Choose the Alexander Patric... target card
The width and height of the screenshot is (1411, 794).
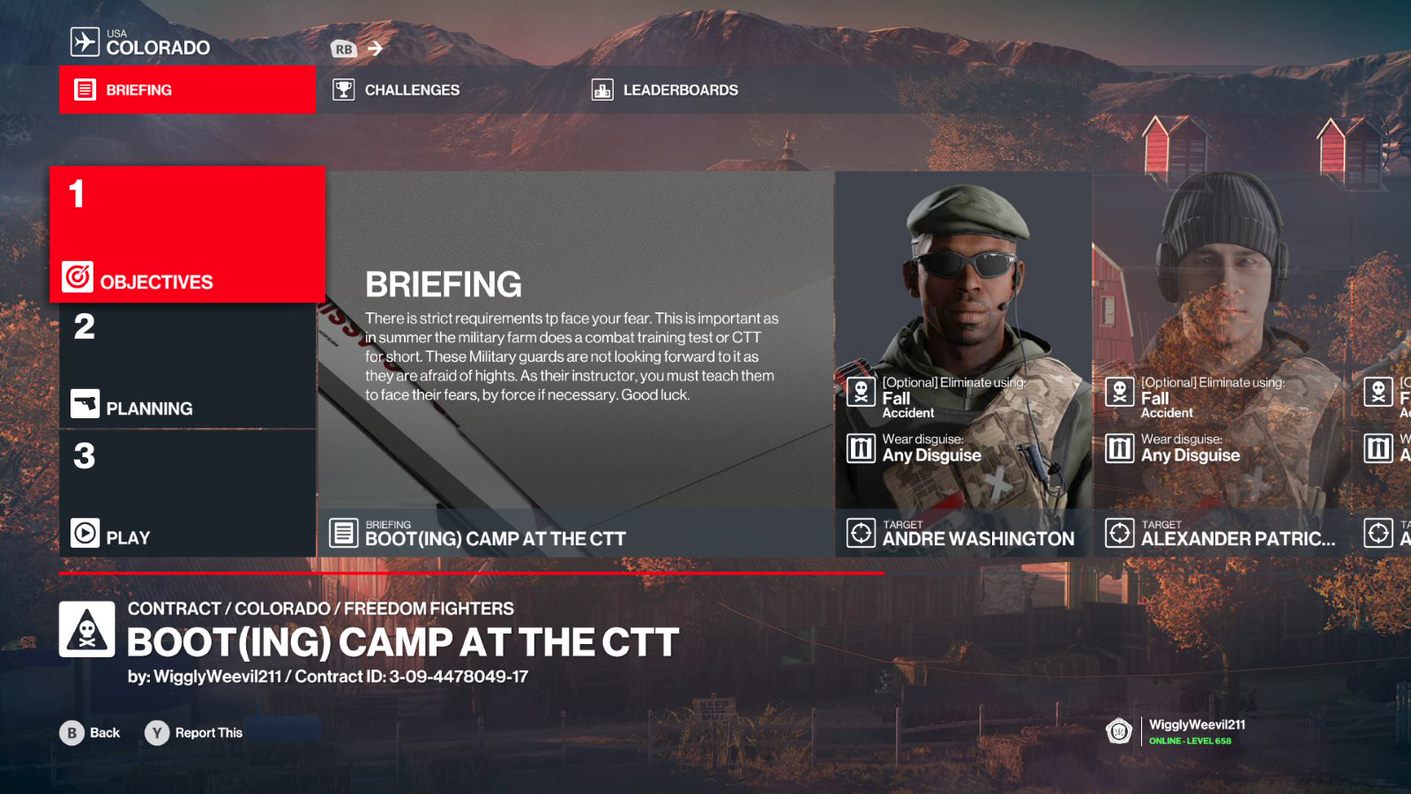(1222, 364)
